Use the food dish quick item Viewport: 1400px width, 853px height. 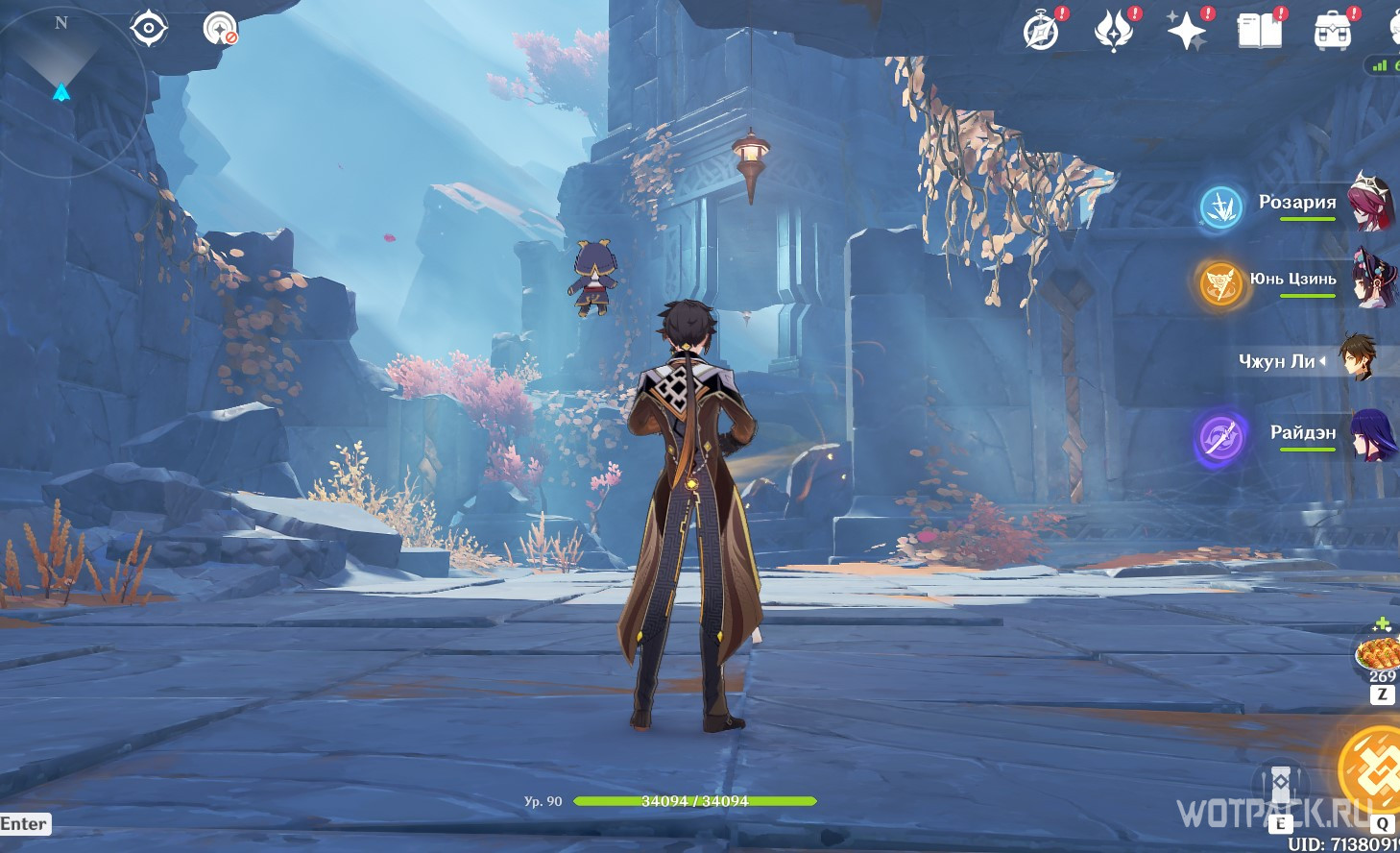click(x=1378, y=655)
